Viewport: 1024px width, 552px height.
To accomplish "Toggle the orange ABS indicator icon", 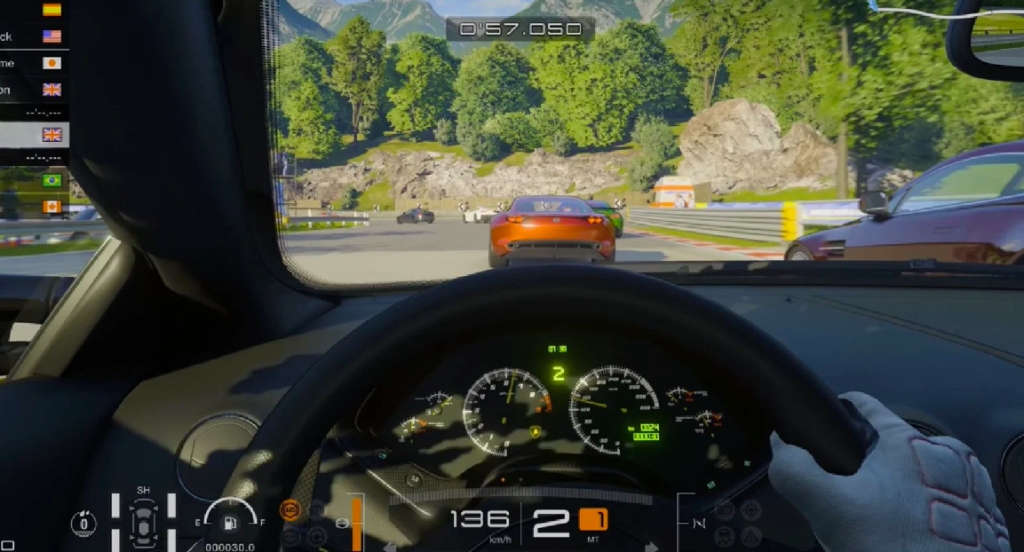I will pos(290,509).
